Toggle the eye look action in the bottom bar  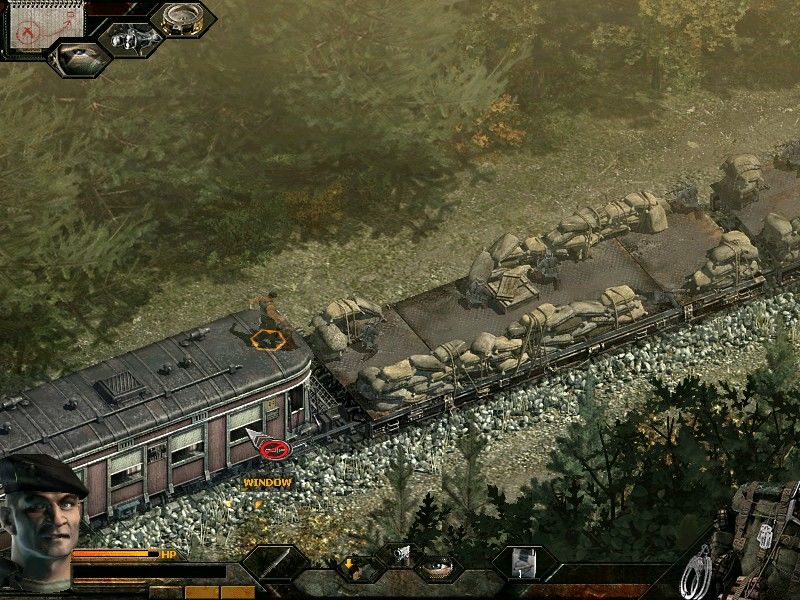(x=436, y=569)
